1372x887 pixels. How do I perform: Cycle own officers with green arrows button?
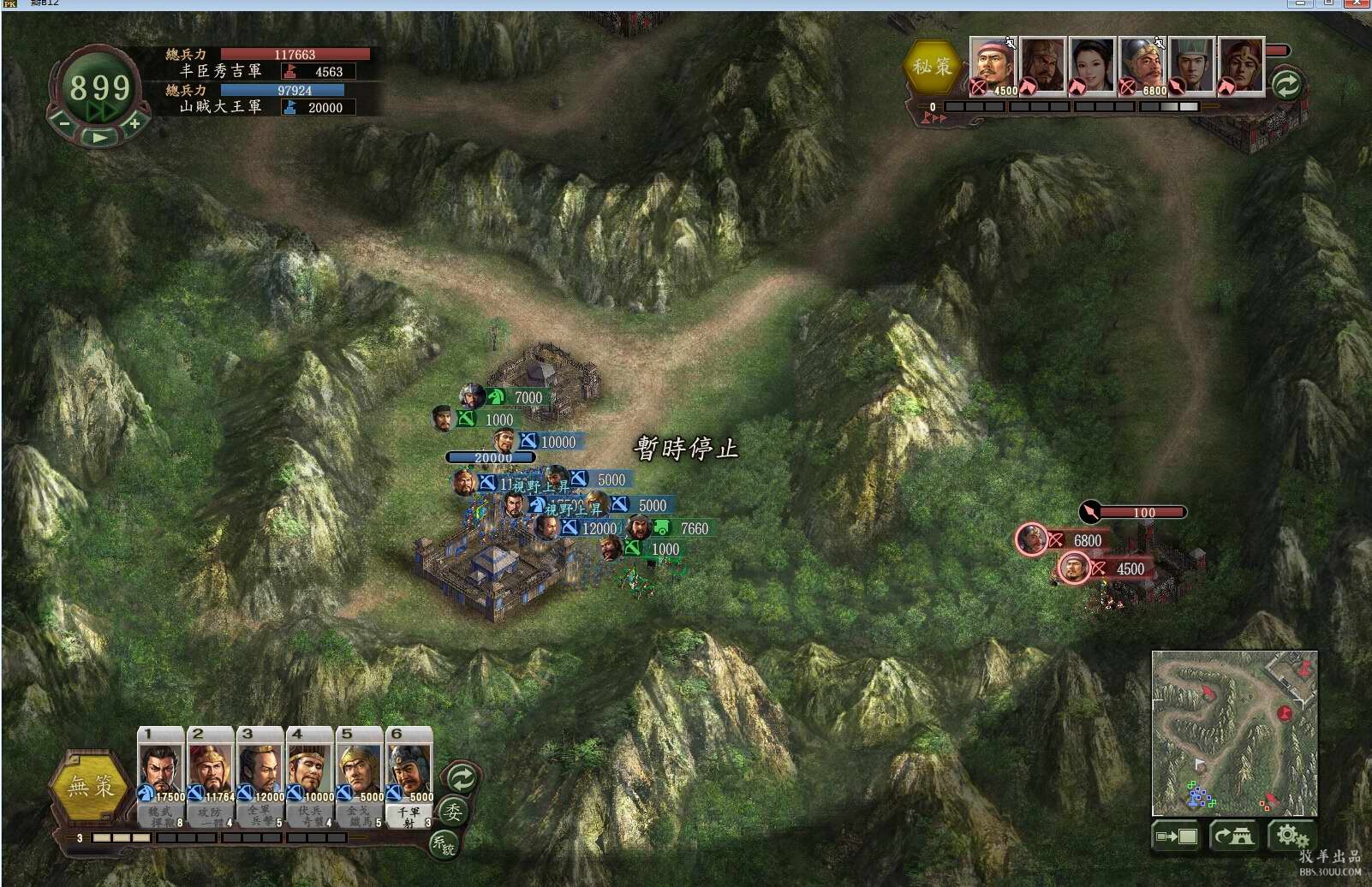(x=462, y=778)
